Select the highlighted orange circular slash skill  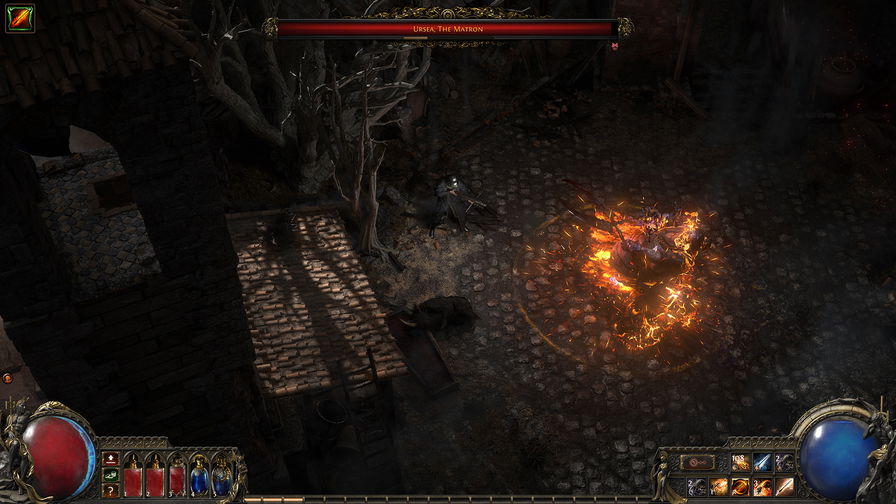click(x=741, y=486)
